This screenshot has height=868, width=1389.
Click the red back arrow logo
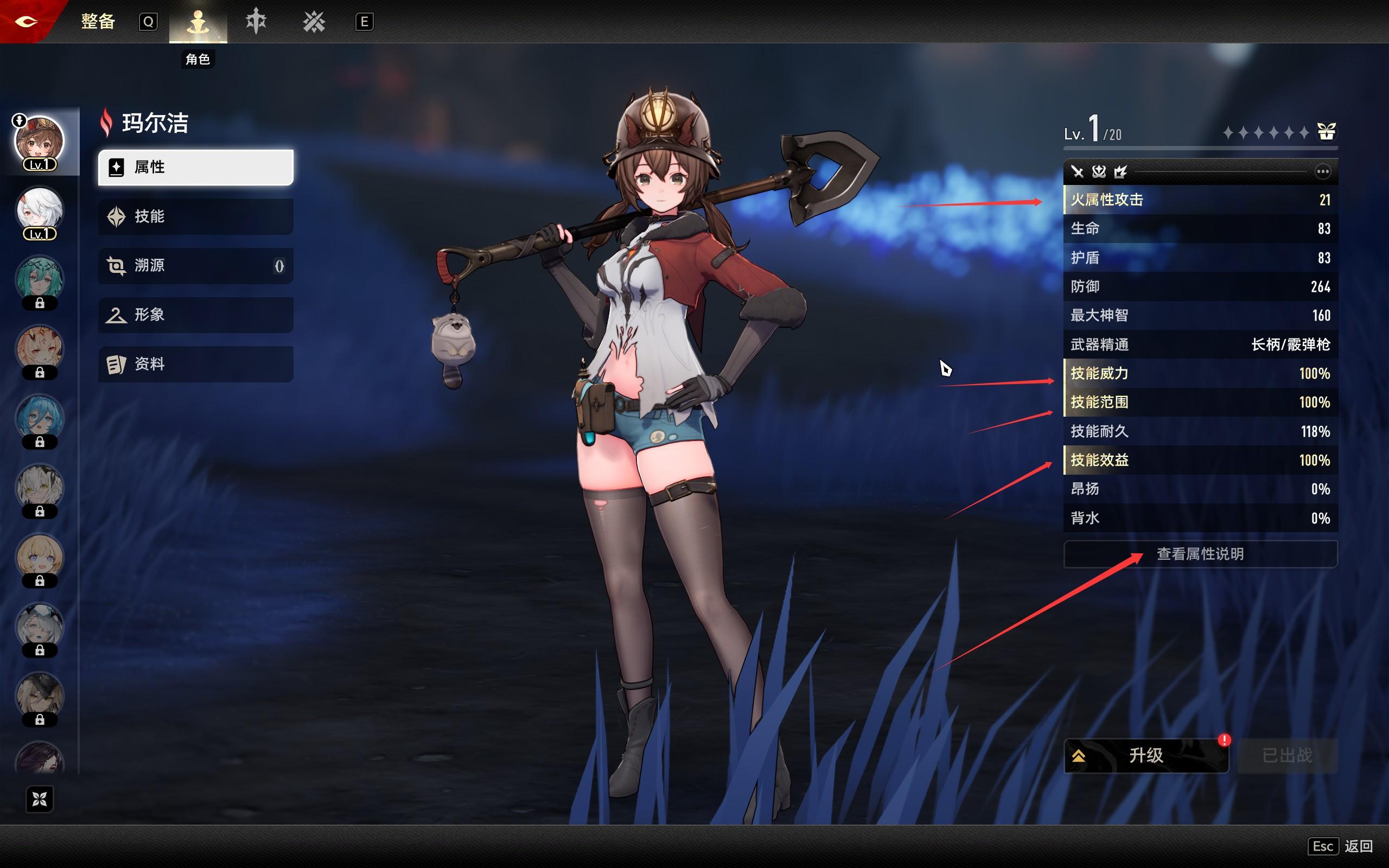[27, 22]
